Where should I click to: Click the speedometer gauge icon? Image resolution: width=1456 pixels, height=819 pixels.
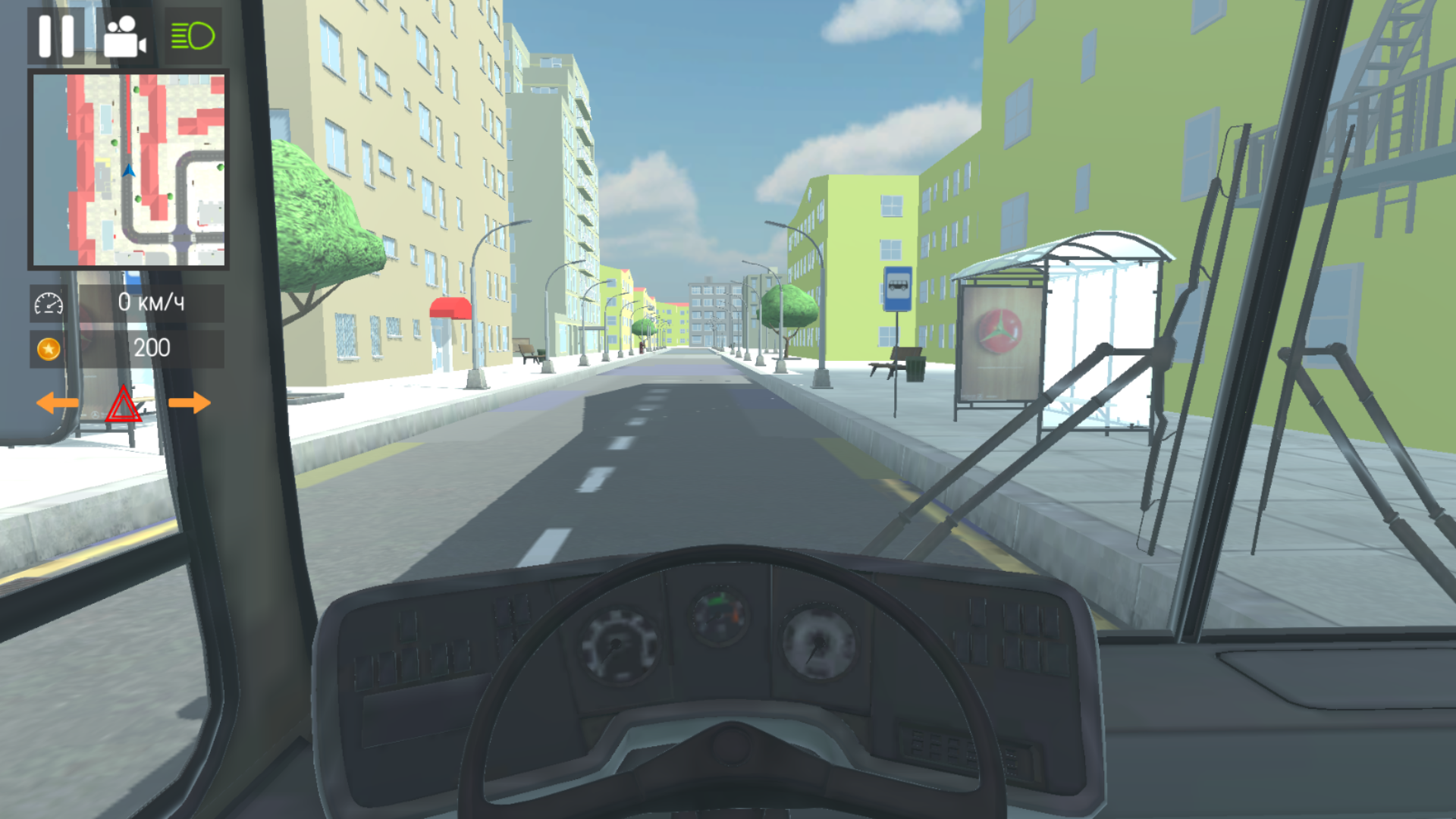(x=49, y=303)
